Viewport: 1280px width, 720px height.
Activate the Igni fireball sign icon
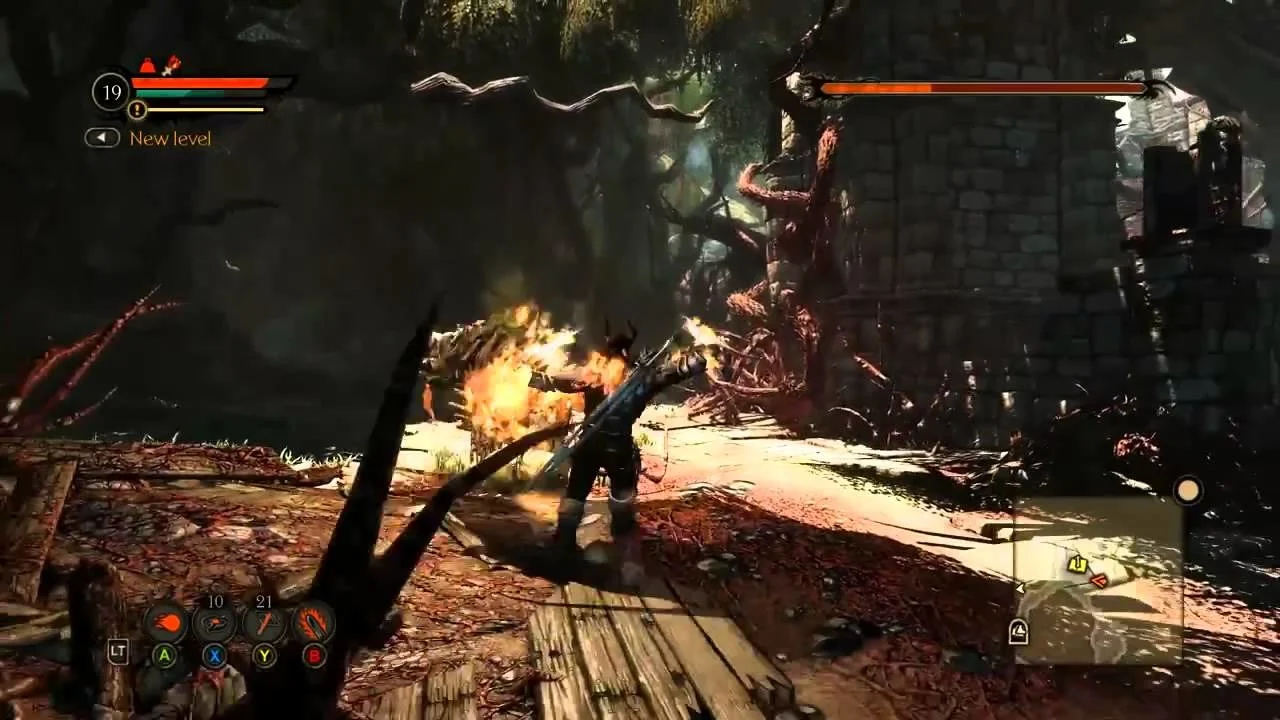(x=166, y=623)
